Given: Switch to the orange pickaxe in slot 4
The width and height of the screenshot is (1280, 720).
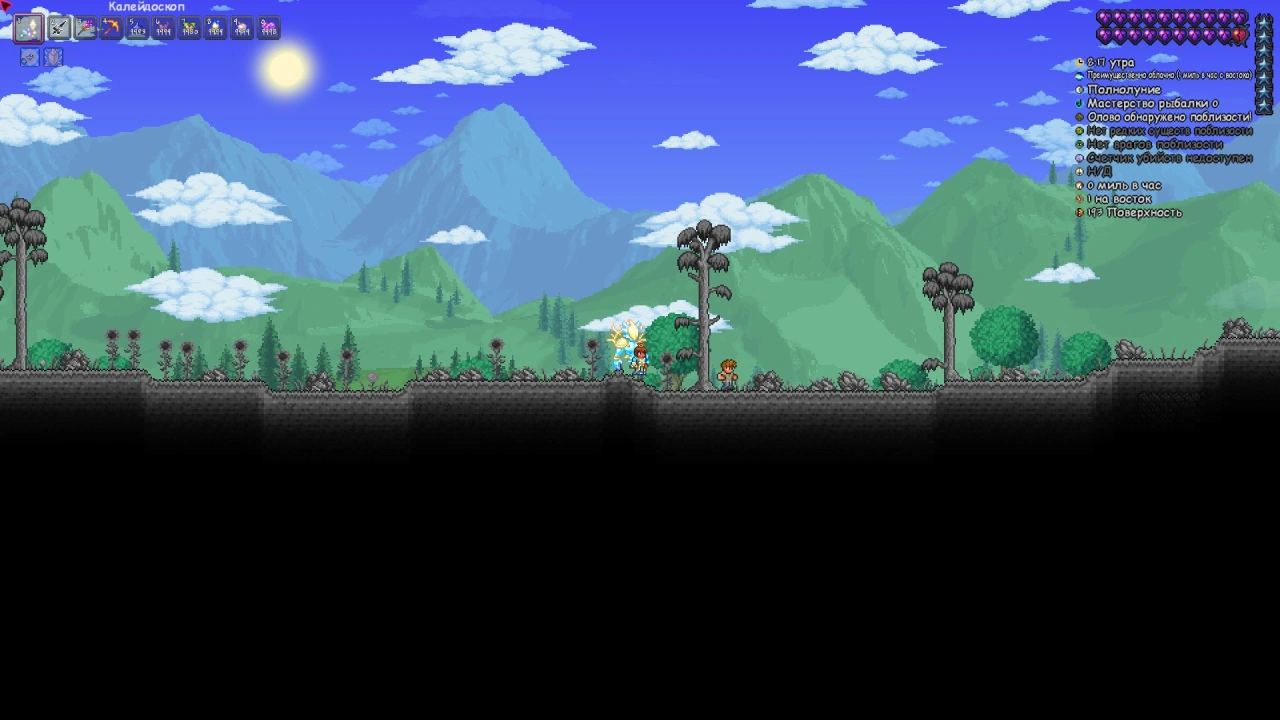Looking at the screenshot, I should coord(112,28).
